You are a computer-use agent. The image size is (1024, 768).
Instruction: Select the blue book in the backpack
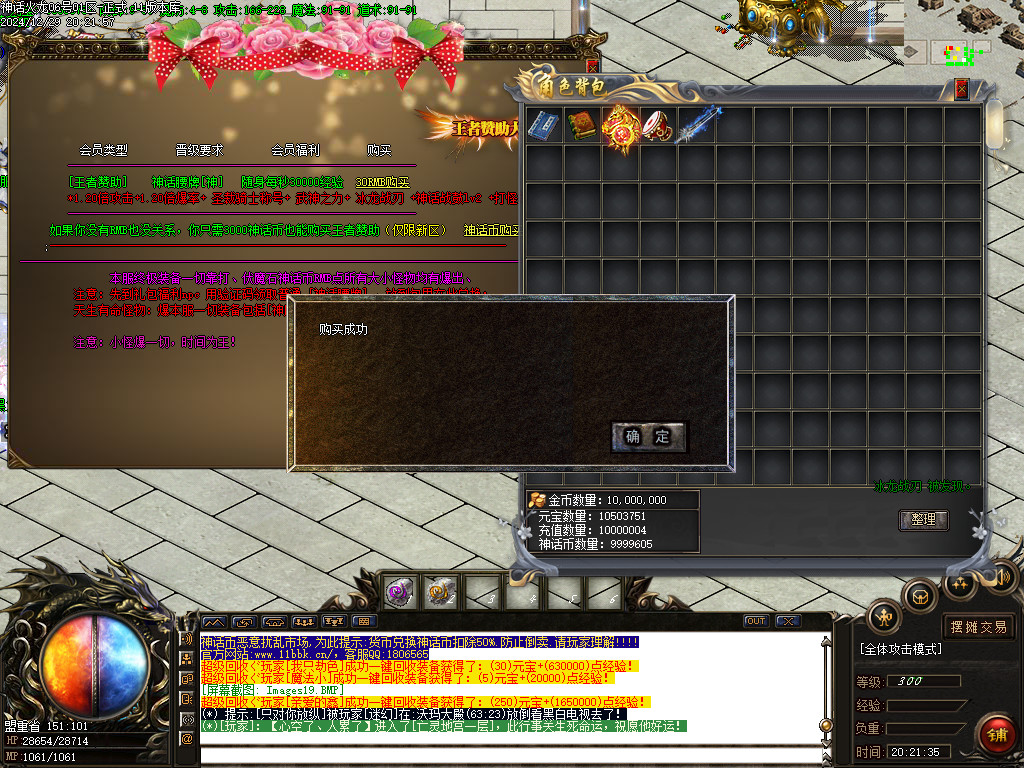point(543,125)
